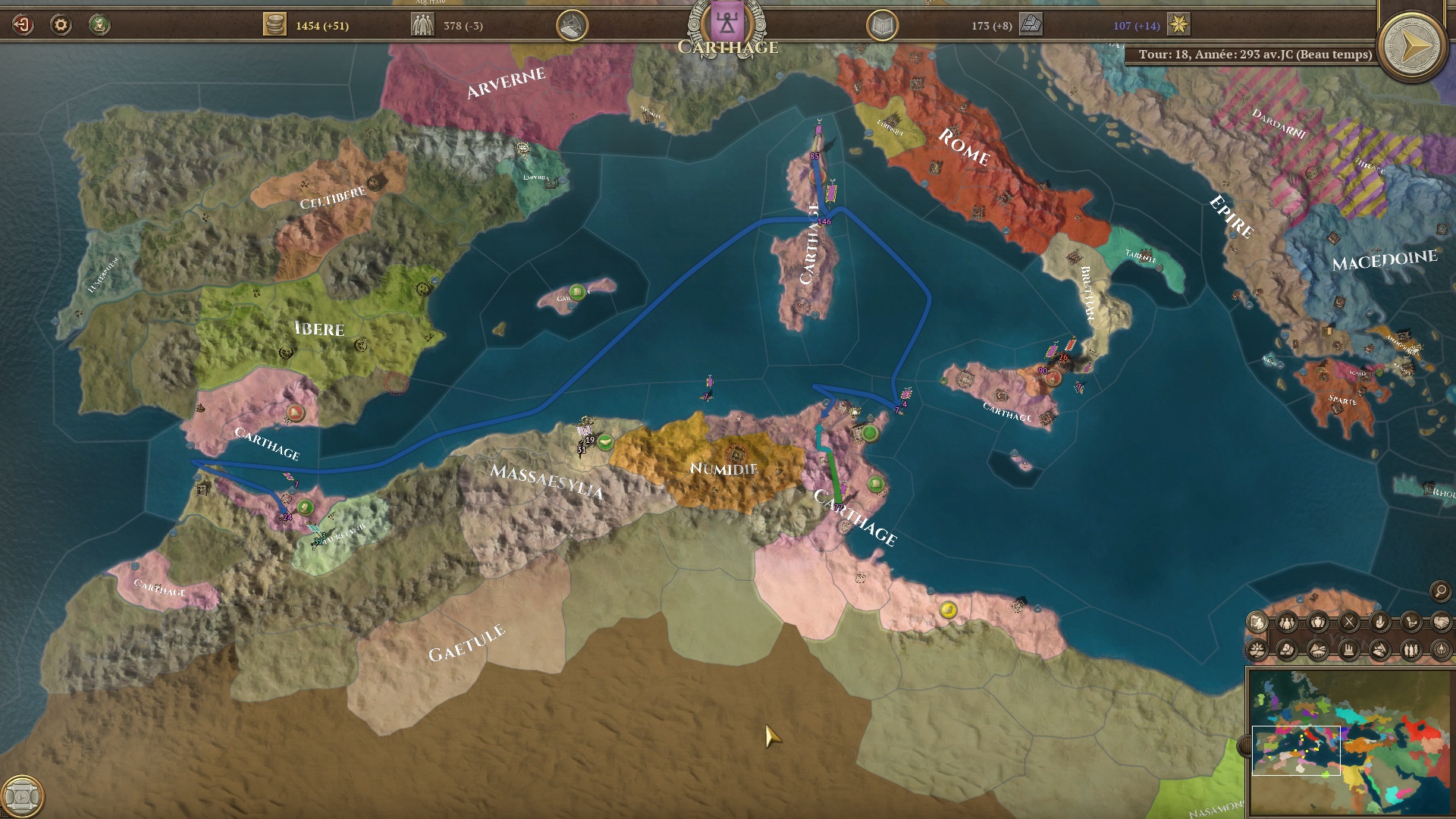Open the gear settings menu
Screen dimensions: 1456x819
(x=61, y=25)
